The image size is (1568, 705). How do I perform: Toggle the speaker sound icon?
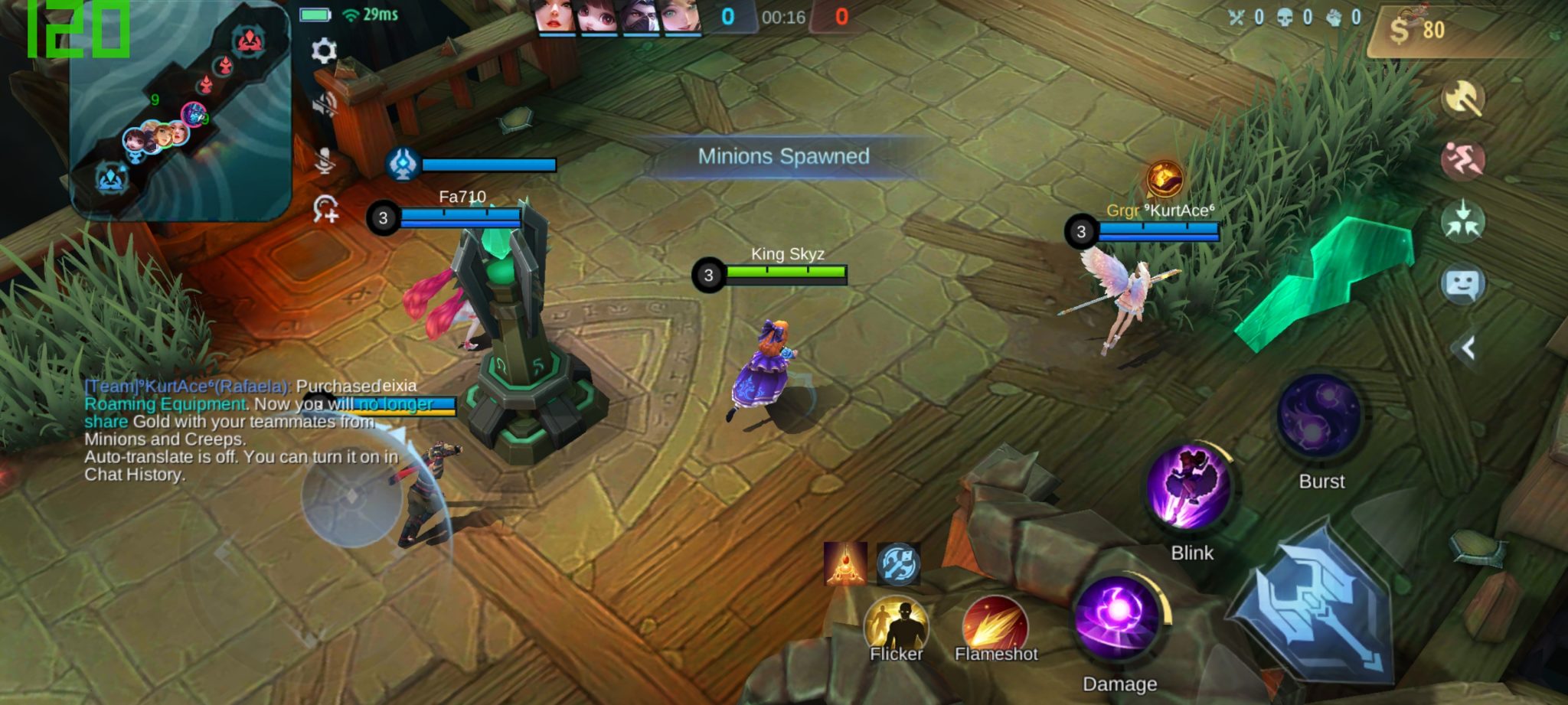tap(325, 105)
